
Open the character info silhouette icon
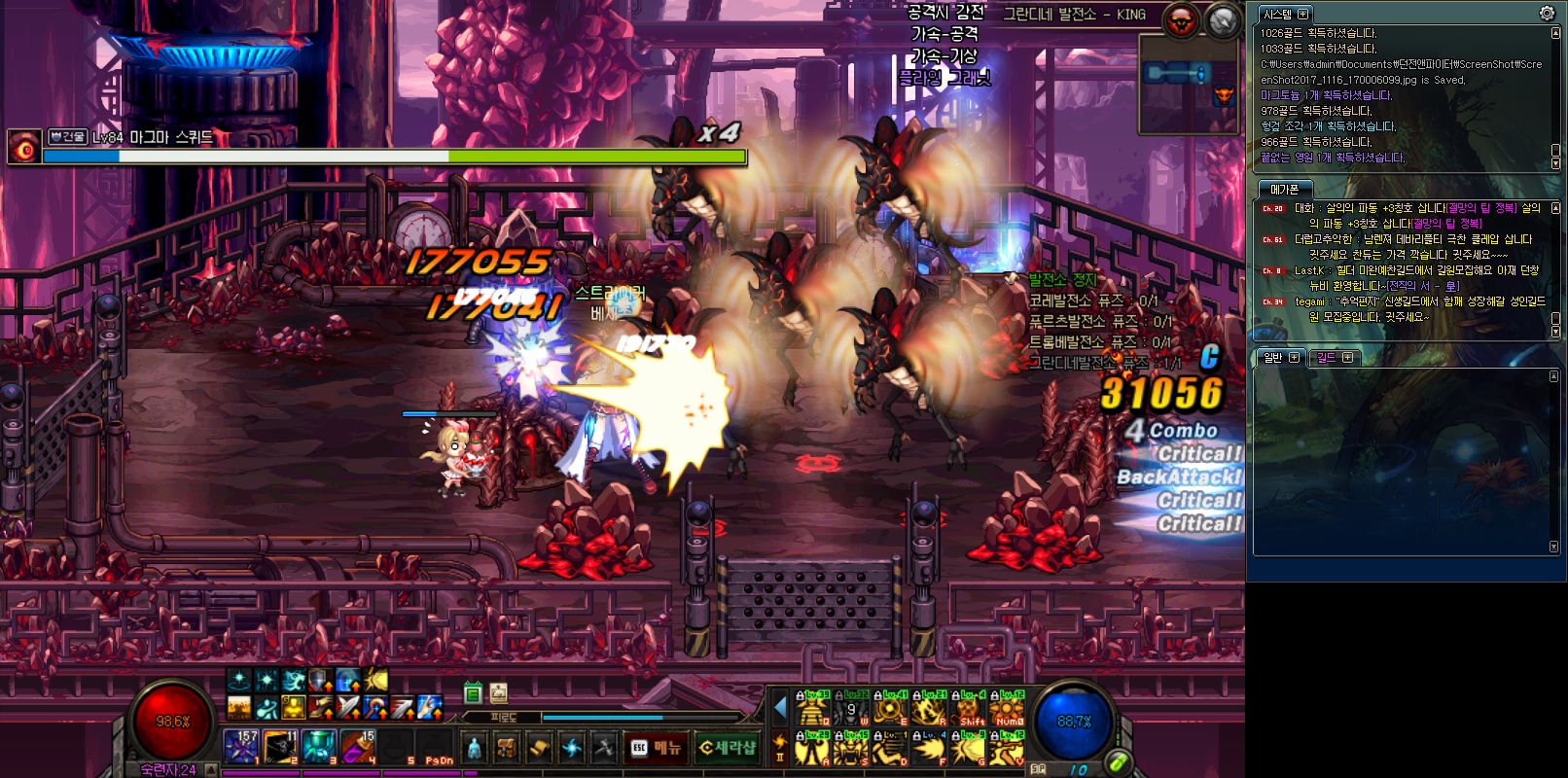474,747
